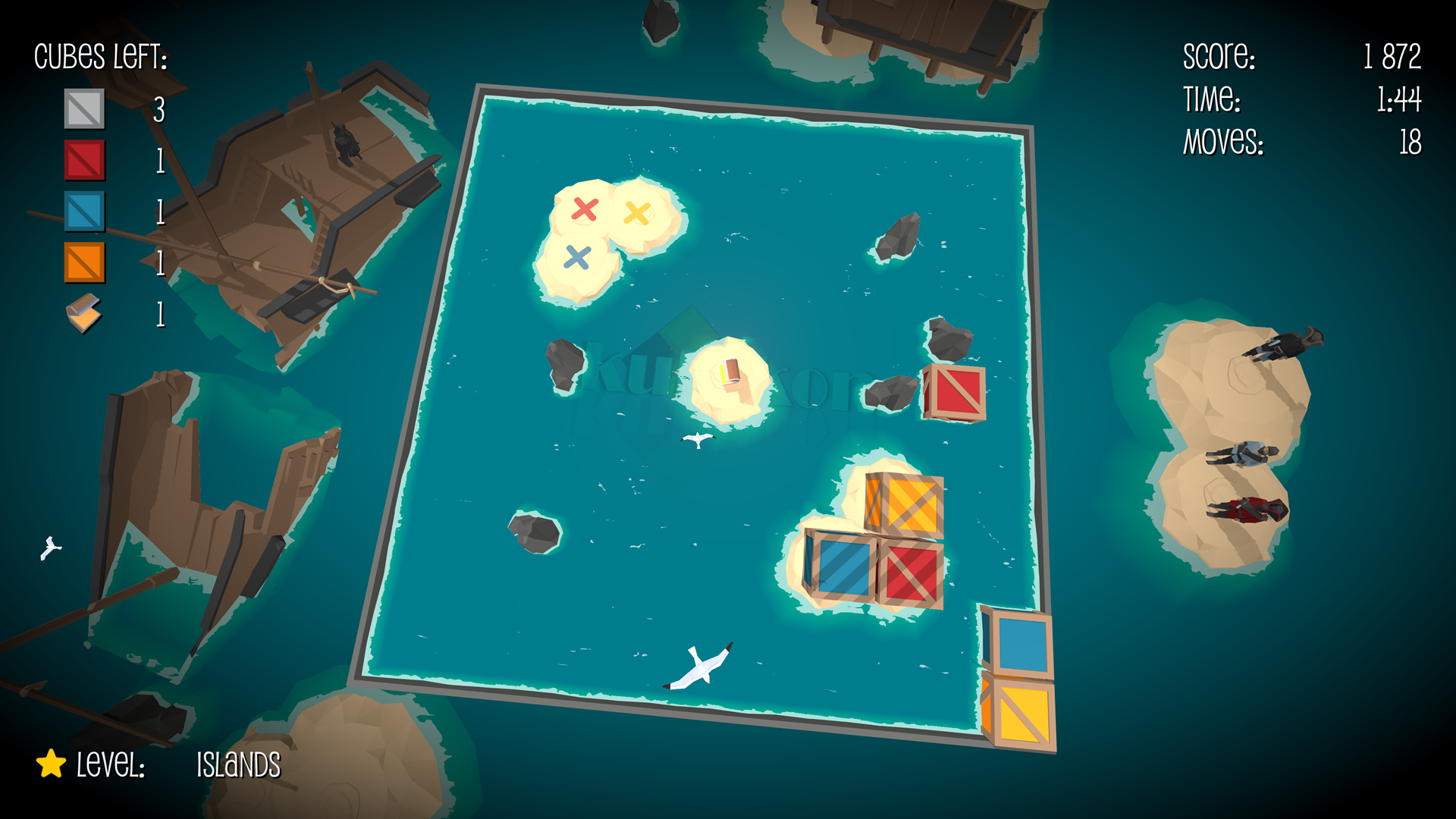Click the yellow star beside the level name

(50, 766)
